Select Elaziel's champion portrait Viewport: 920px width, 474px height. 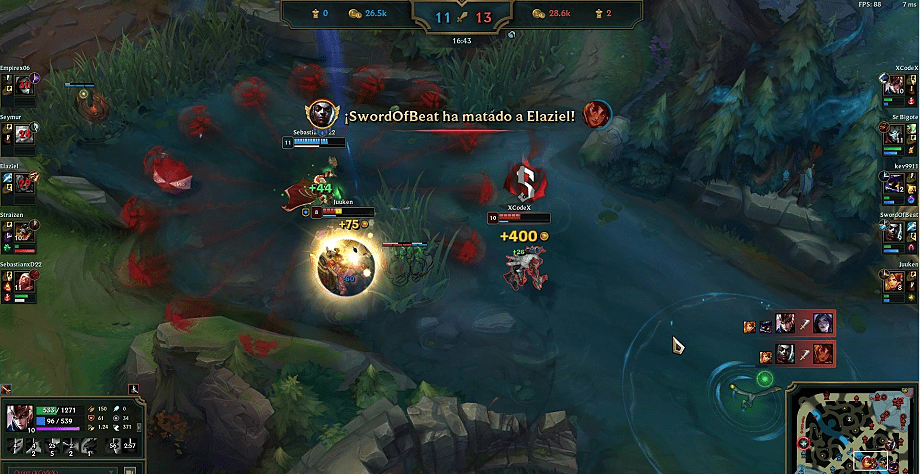tap(23, 183)
